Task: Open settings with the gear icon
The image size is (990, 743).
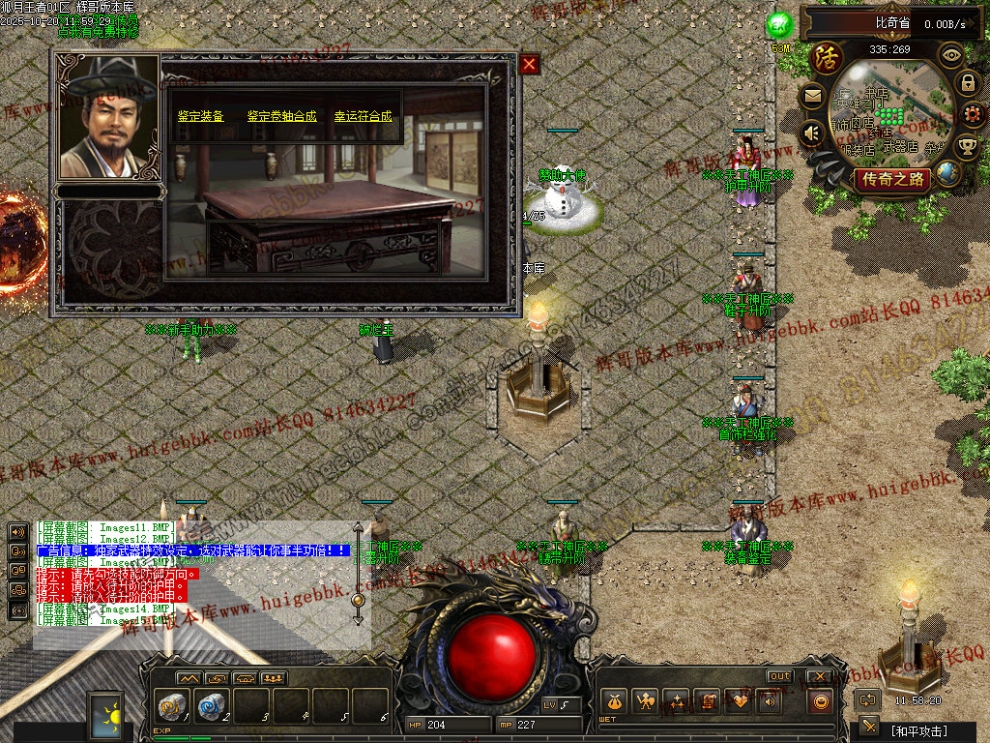Action: (x=972, y=115)
